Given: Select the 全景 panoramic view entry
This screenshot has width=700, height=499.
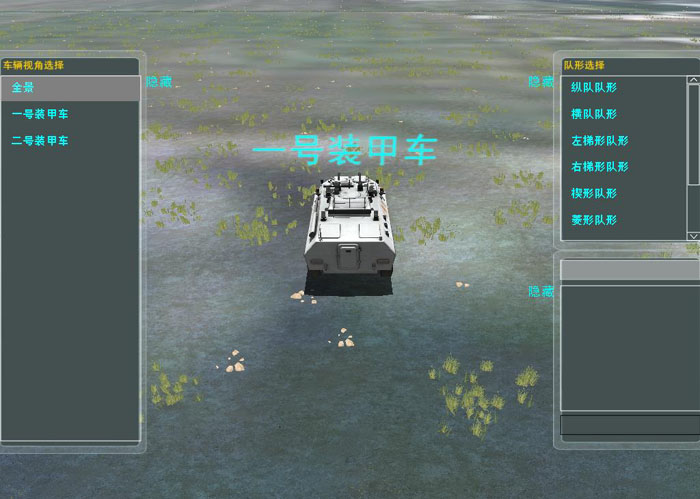Looking at the screenshot, I should [70, 88].
